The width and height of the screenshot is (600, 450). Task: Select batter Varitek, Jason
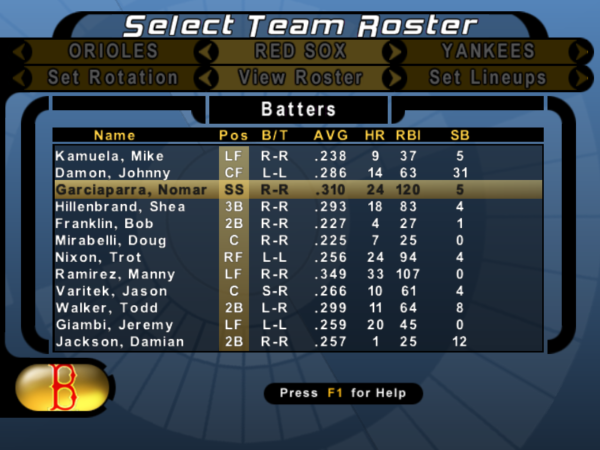coord(108,291)
